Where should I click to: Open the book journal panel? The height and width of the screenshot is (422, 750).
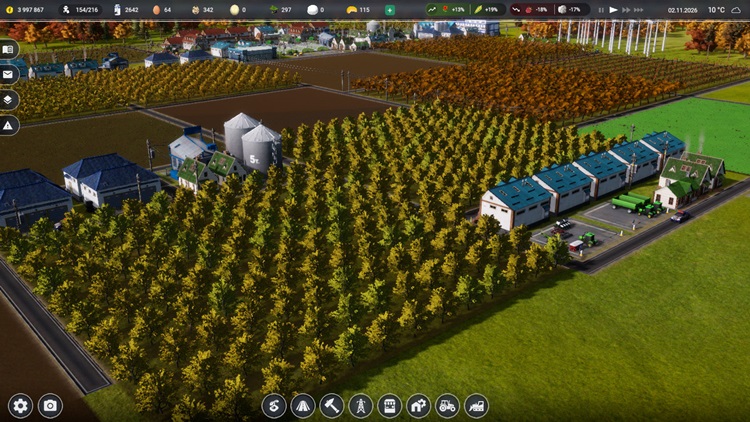tap(9, 49)
